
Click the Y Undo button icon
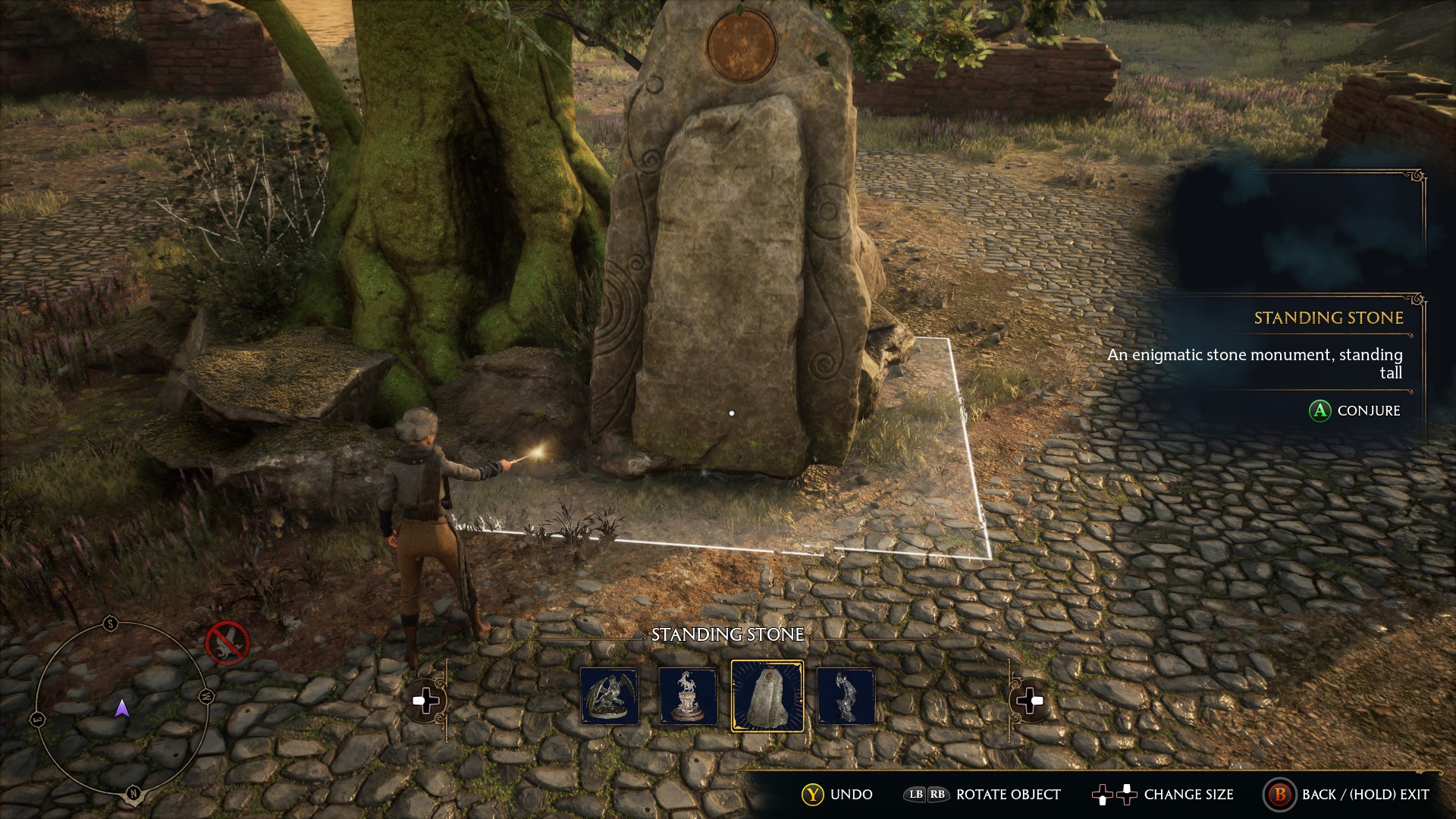(x=814, y=795)
